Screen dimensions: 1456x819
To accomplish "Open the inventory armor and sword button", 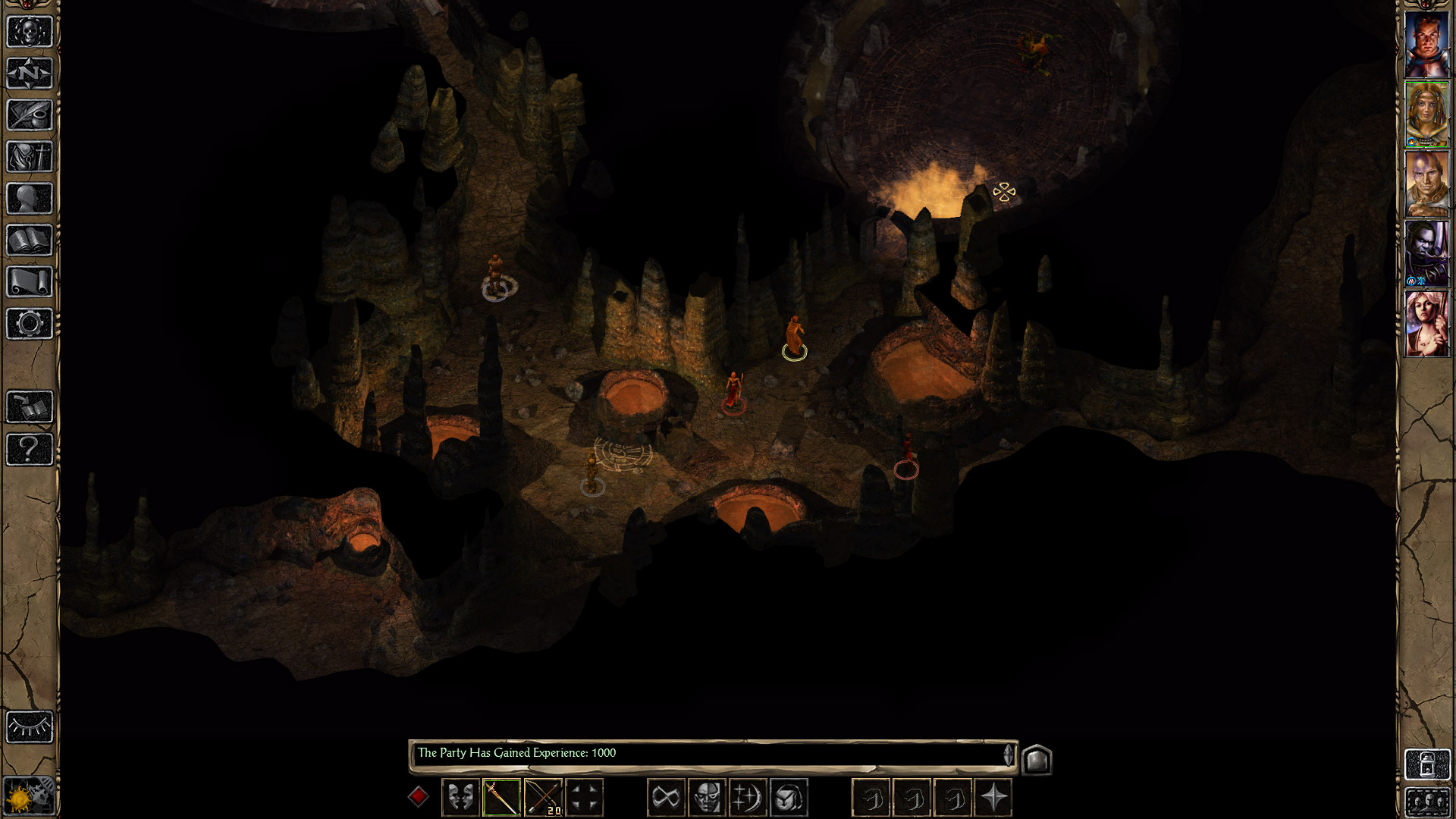I will click(30, 157).
